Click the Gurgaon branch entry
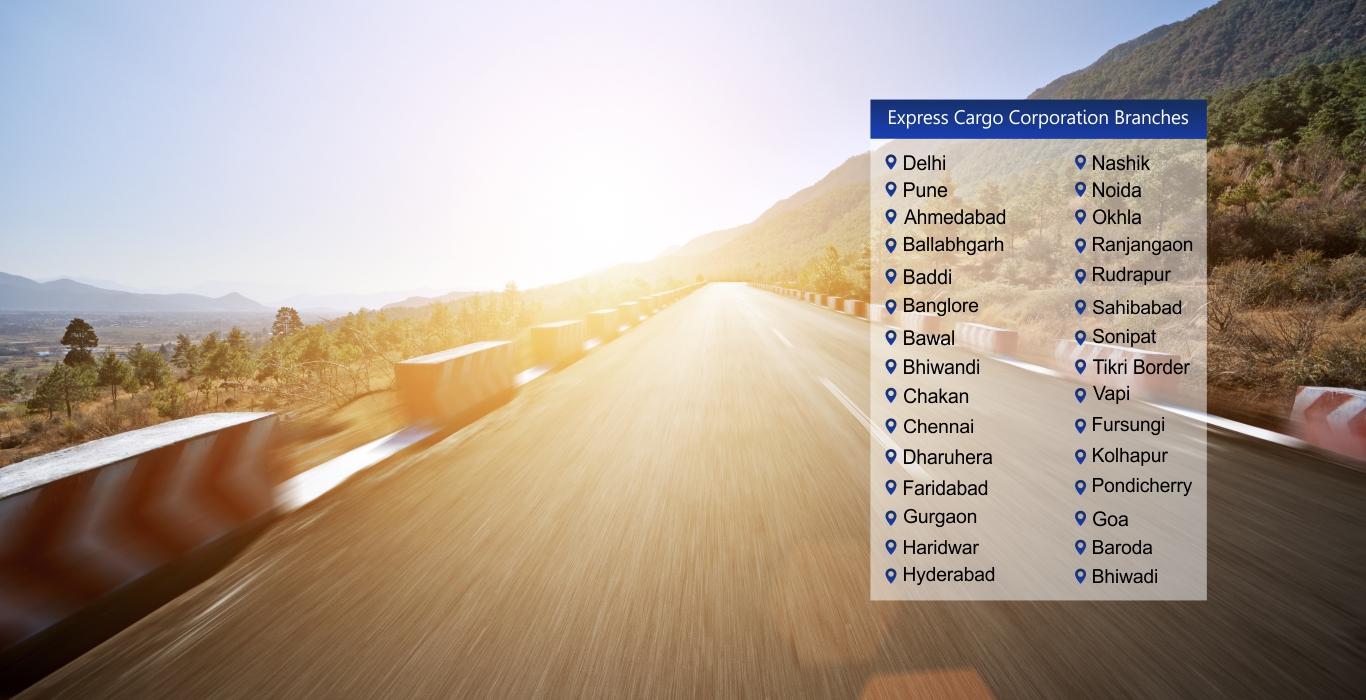 pos(939,517)
